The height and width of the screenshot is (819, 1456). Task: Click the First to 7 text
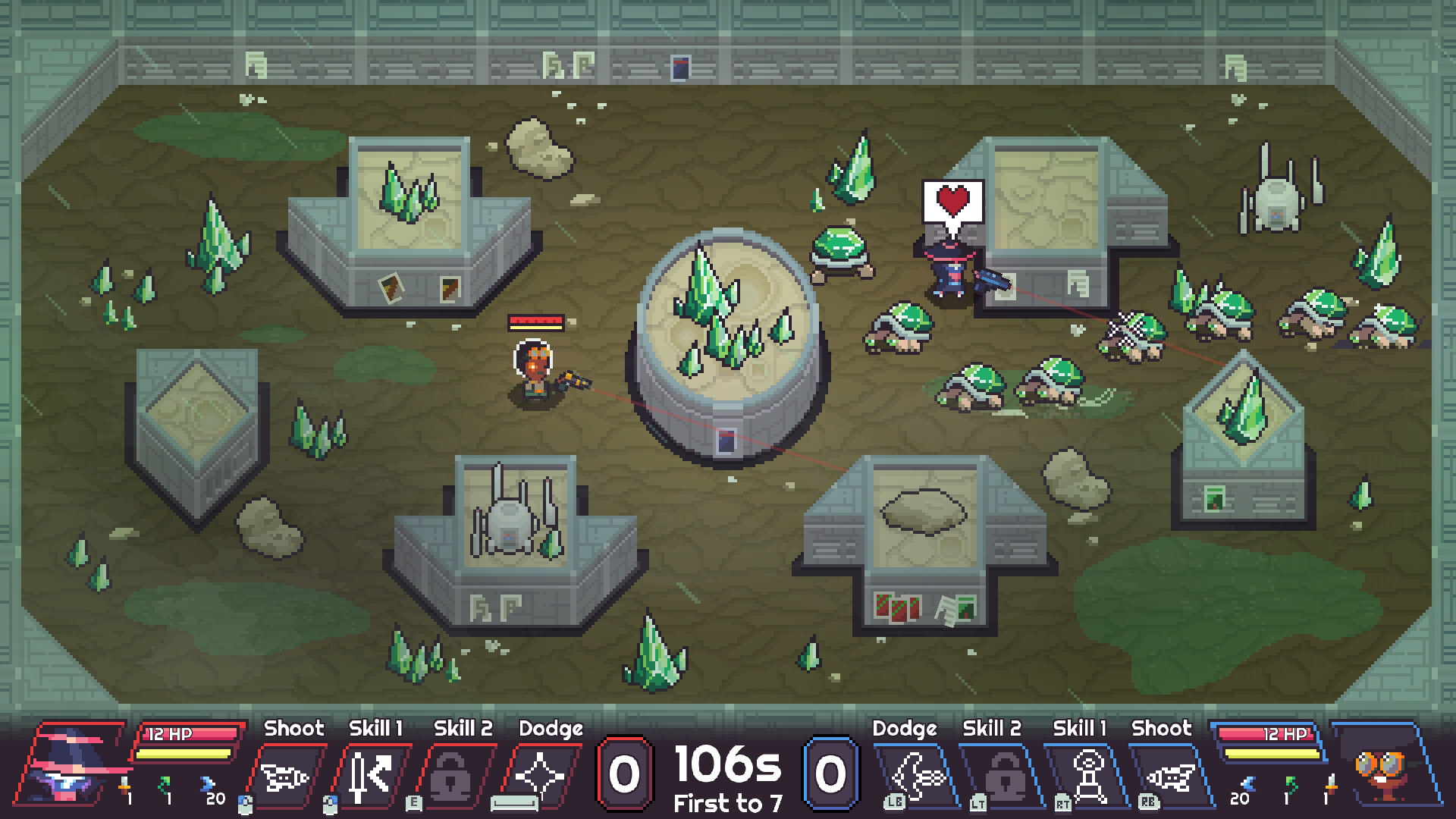click(x=727, y=803)
